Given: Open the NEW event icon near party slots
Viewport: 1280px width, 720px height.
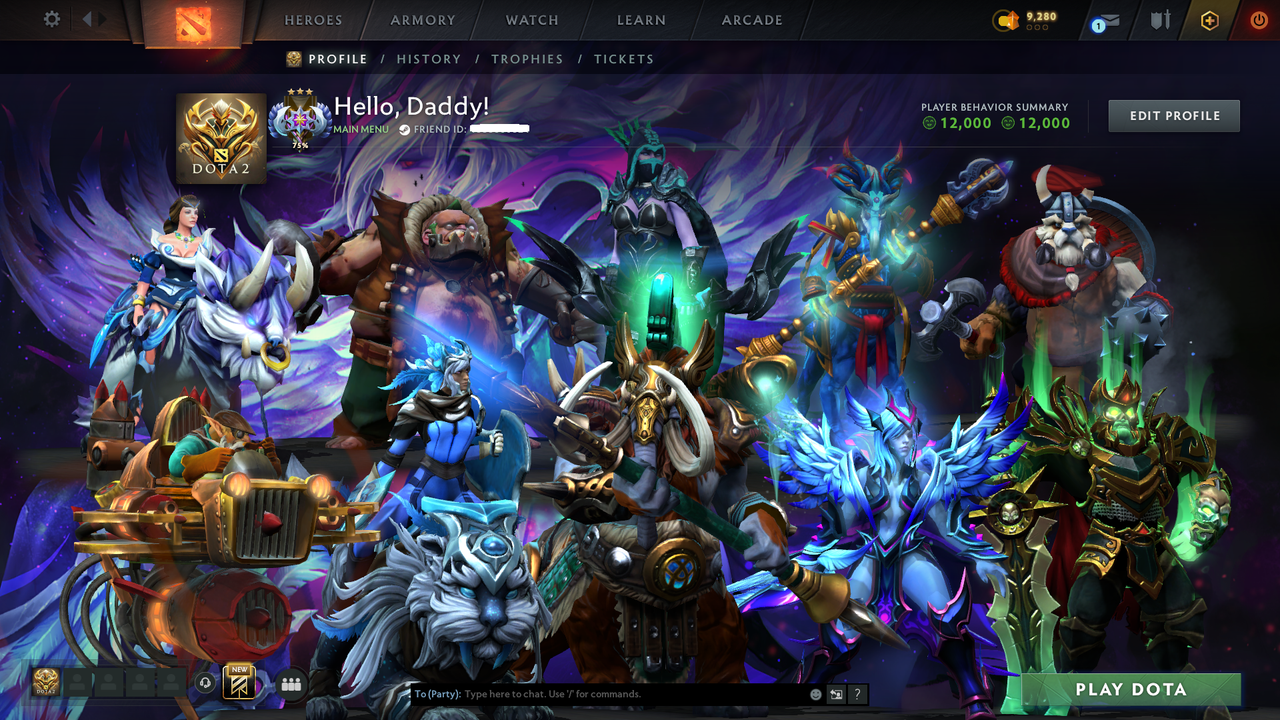Looking at the screenshot, I should pos(238,682).
